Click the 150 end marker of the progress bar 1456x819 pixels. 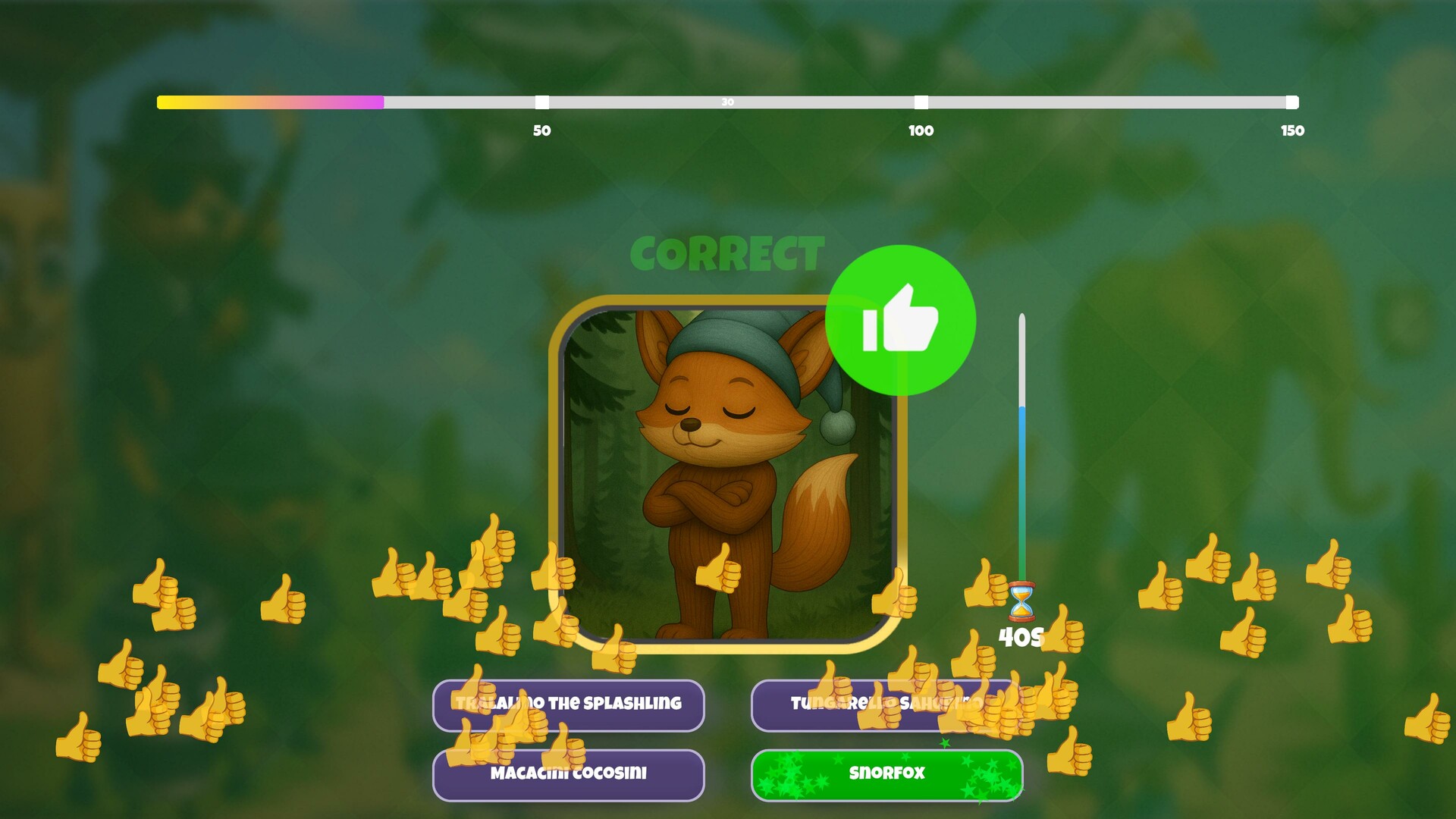click(1291, 101)
